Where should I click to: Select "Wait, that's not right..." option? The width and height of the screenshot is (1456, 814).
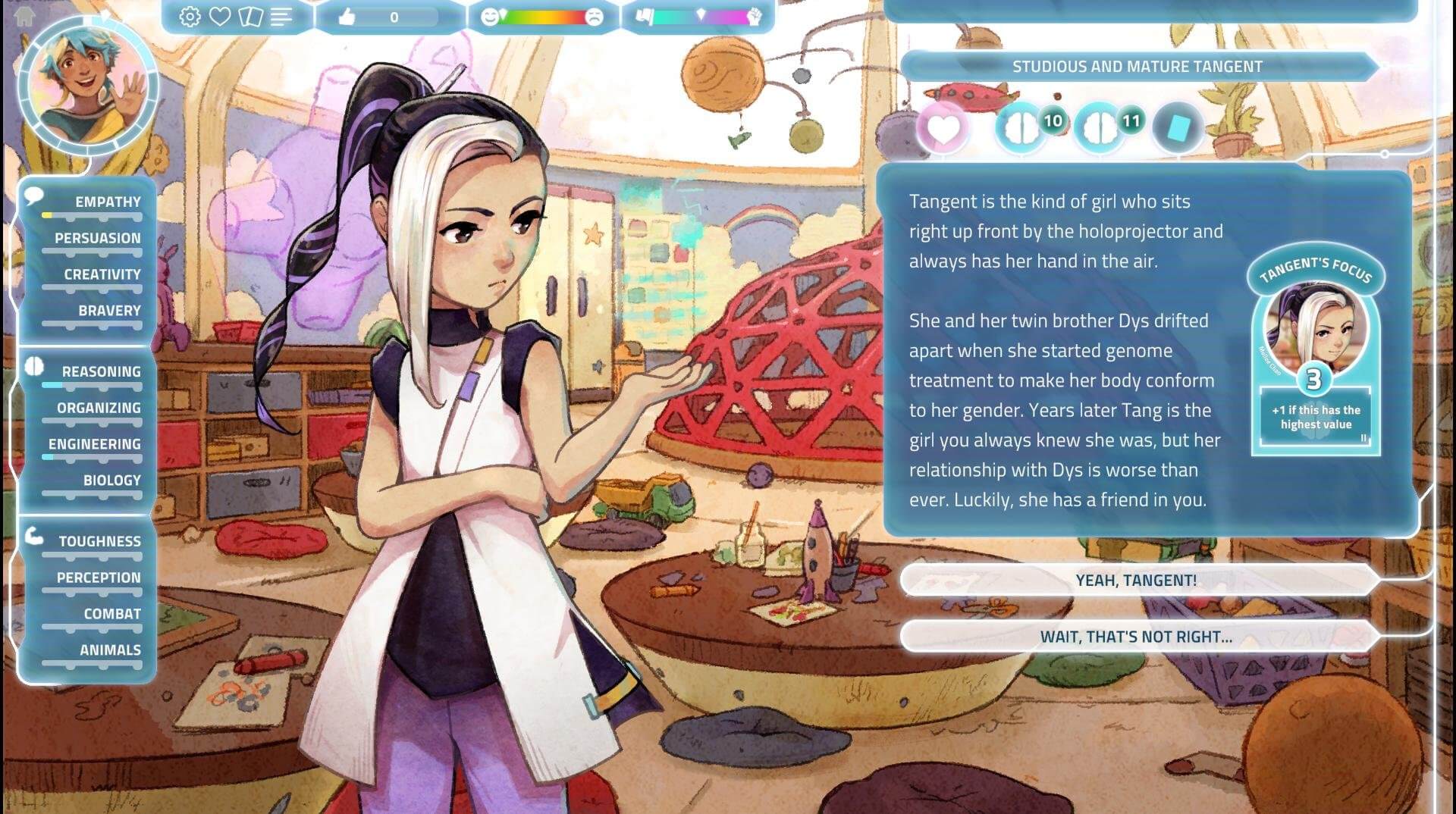tap(1135, 637)
